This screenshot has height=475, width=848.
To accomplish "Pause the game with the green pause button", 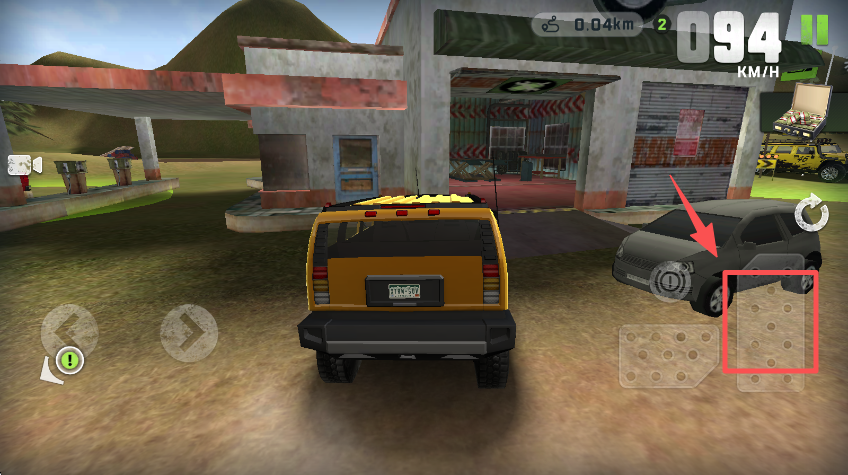I will coord(815,29).
